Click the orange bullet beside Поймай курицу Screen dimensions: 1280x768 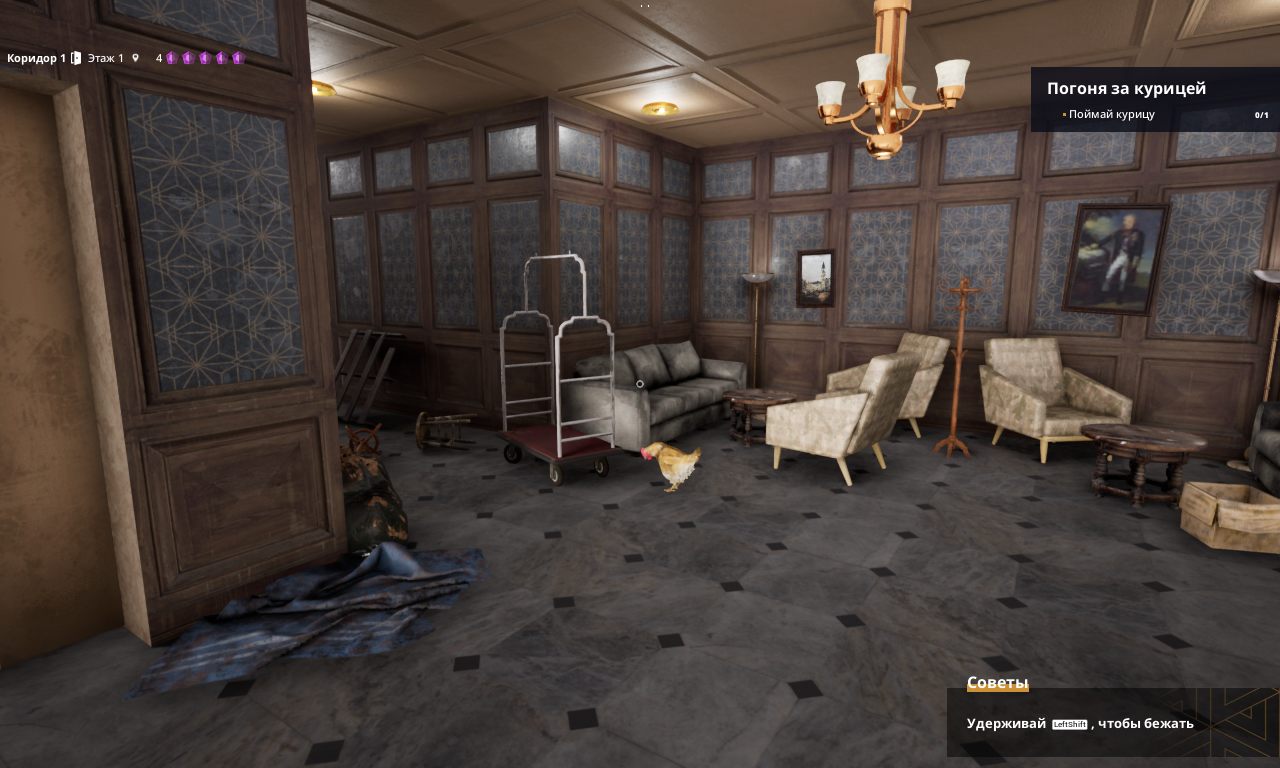pyautogui.click(x=1063, y=115)
